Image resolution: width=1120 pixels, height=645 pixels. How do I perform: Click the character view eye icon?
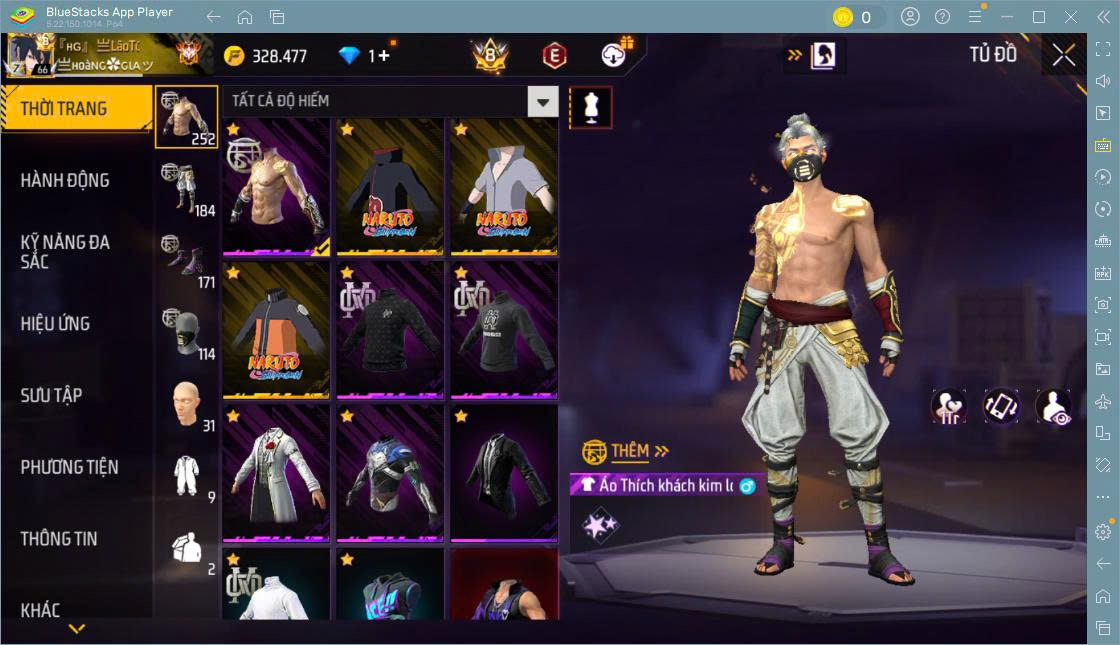(1053, 407)
